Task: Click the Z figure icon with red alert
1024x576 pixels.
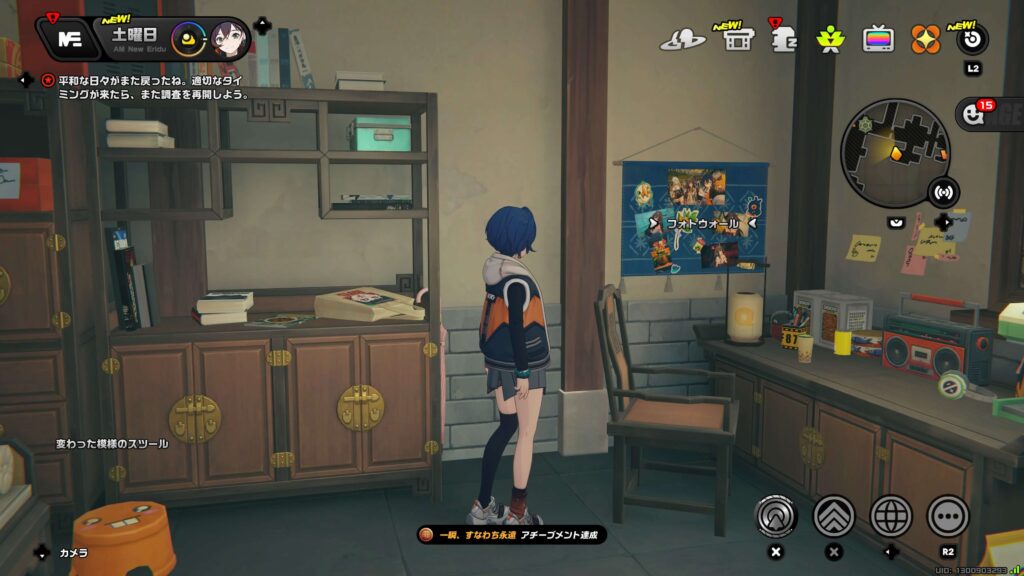Action: tap(784, 40)
